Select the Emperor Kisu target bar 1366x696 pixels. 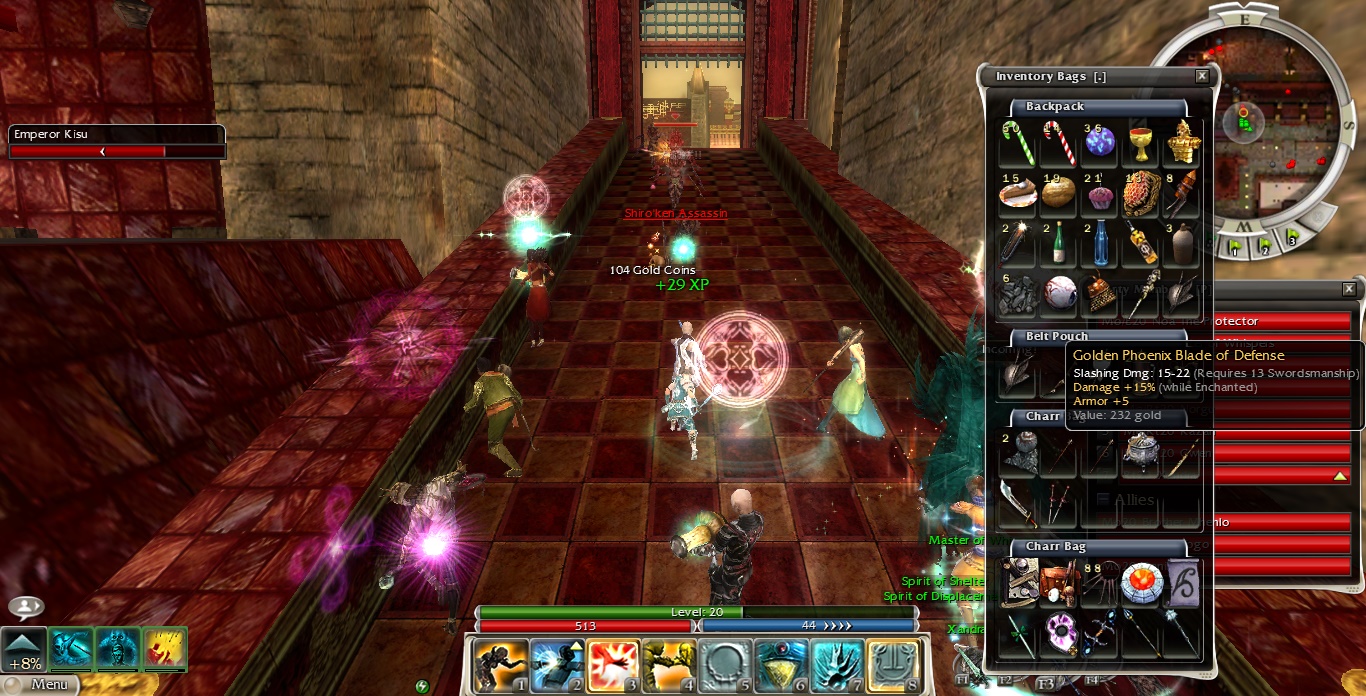(117, 142)
